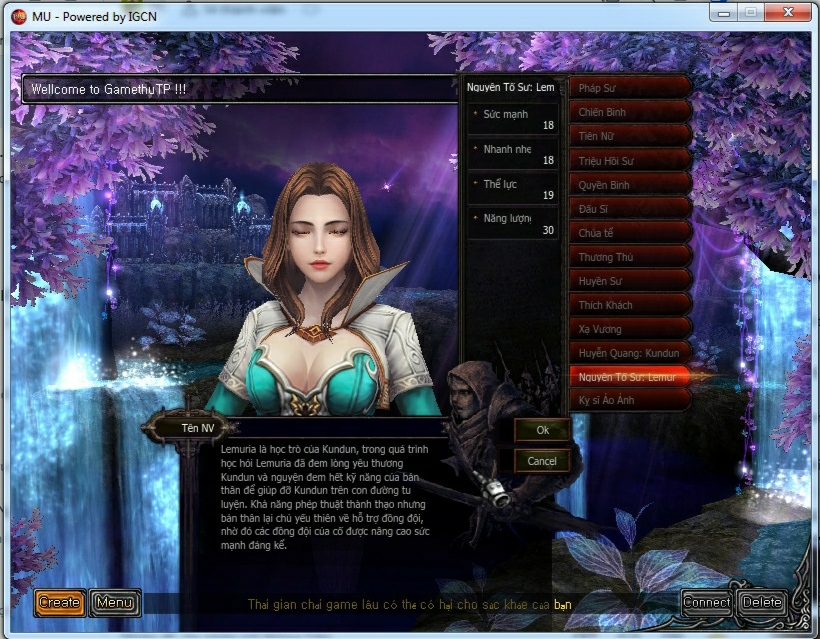Select the Huyễn Quang: Kundun class

[630, 353]
